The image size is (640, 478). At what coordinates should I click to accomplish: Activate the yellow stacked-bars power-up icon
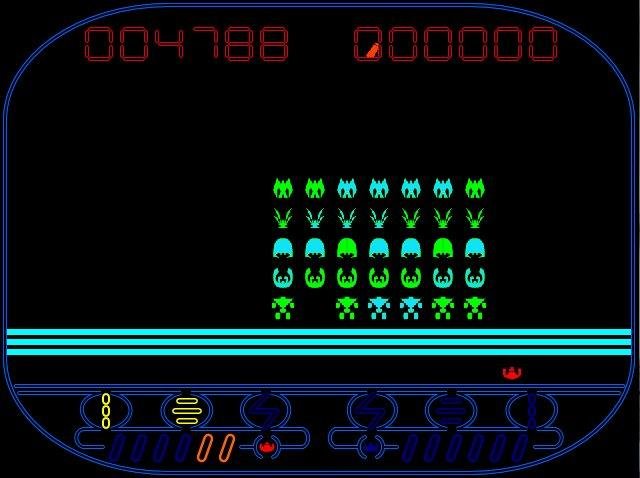(187, 411)
